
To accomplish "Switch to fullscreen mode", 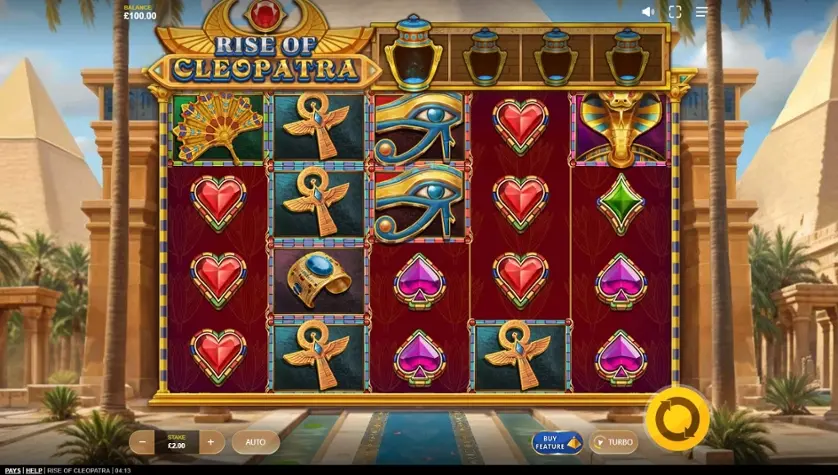I will 674,12.
